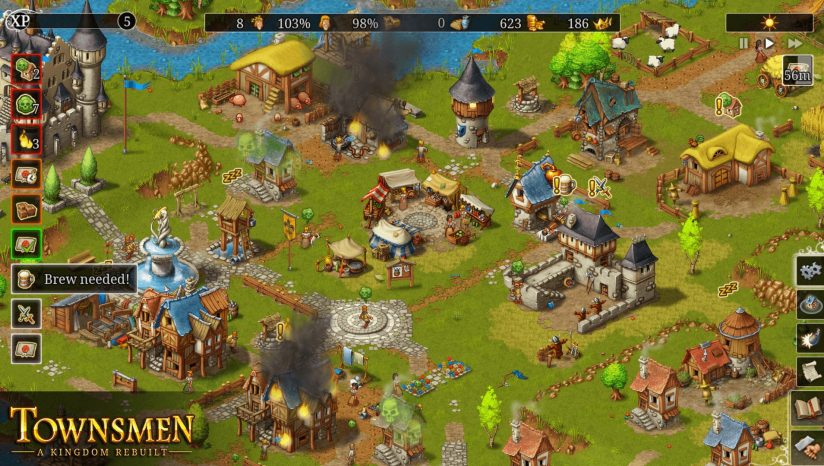Viewport: 824px width, 466px height.
Task: Set game speed to normal play
Action: click(x=768, y=44)
